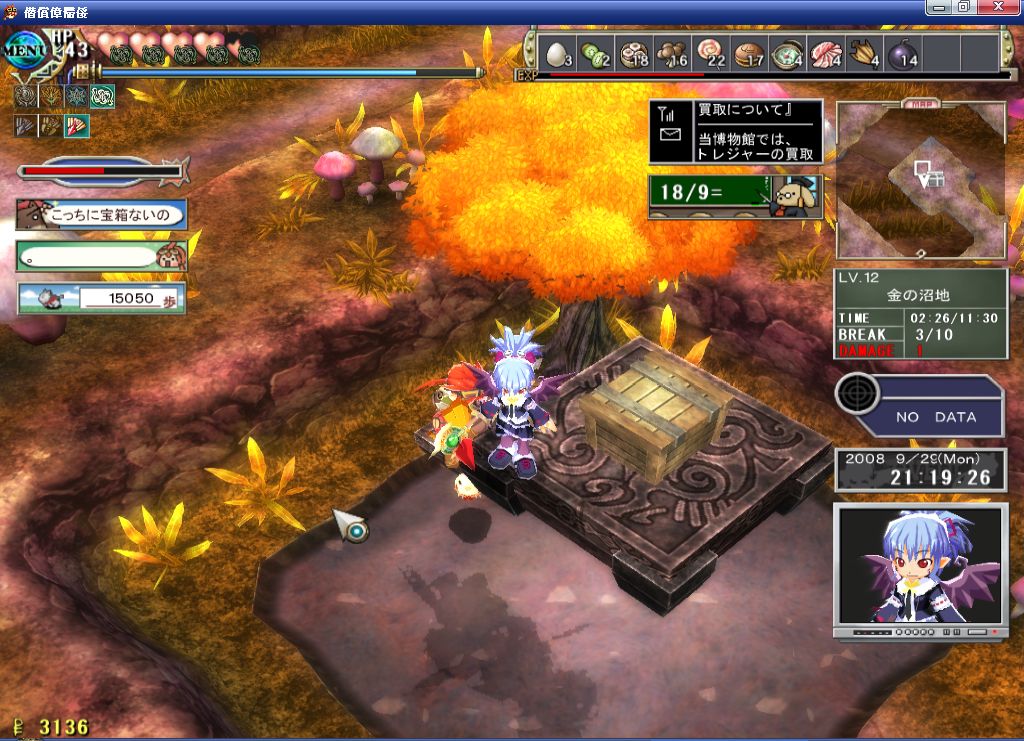Click the minimap panel
This screenshot has height=741, width=1024.
[x=920, y=180]
